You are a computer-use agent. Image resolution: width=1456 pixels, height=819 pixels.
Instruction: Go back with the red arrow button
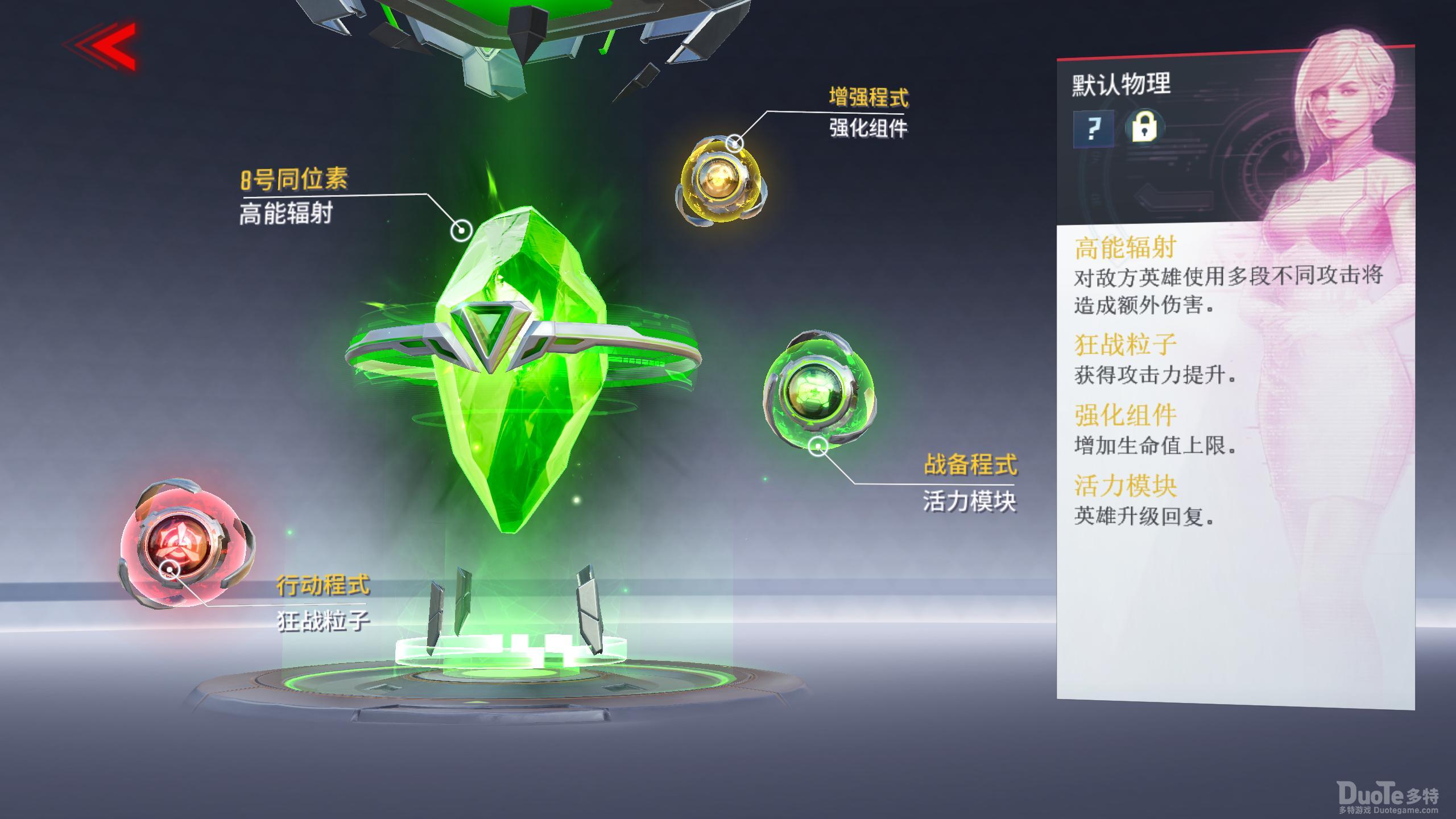coord(102,45)
